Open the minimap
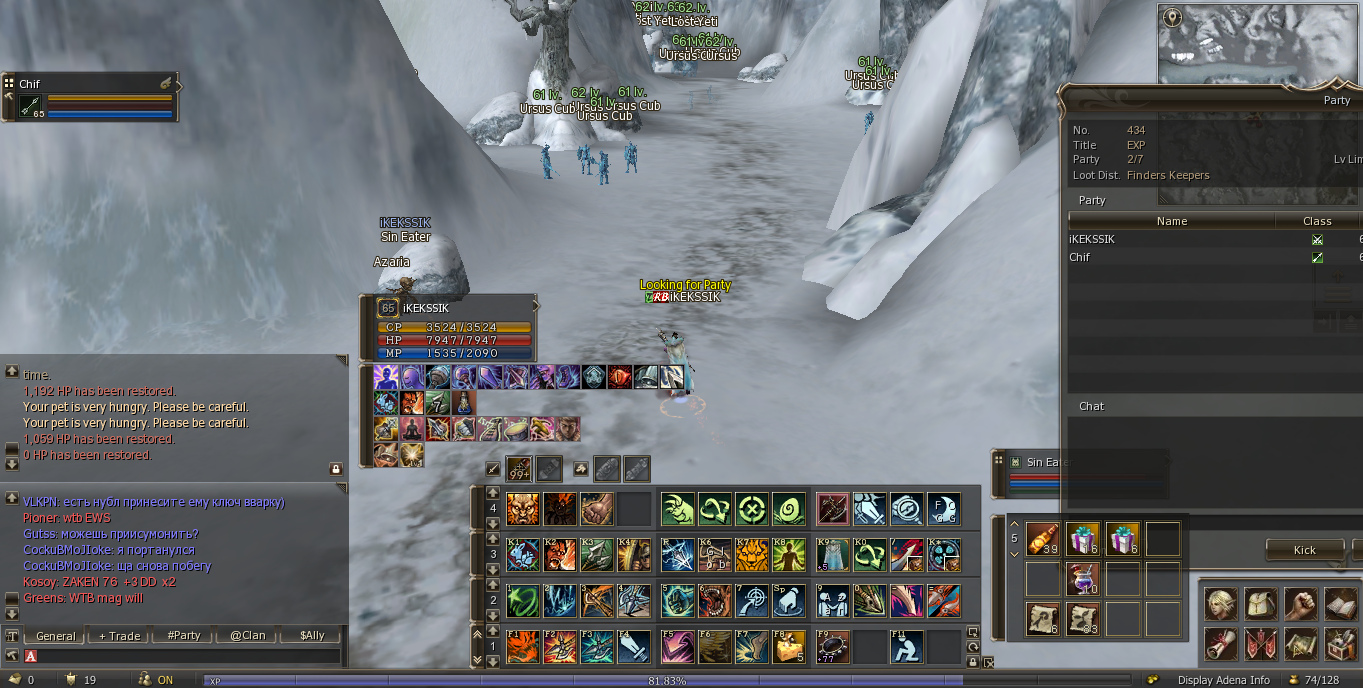1363x688 pixels. tap(1259, 44)
